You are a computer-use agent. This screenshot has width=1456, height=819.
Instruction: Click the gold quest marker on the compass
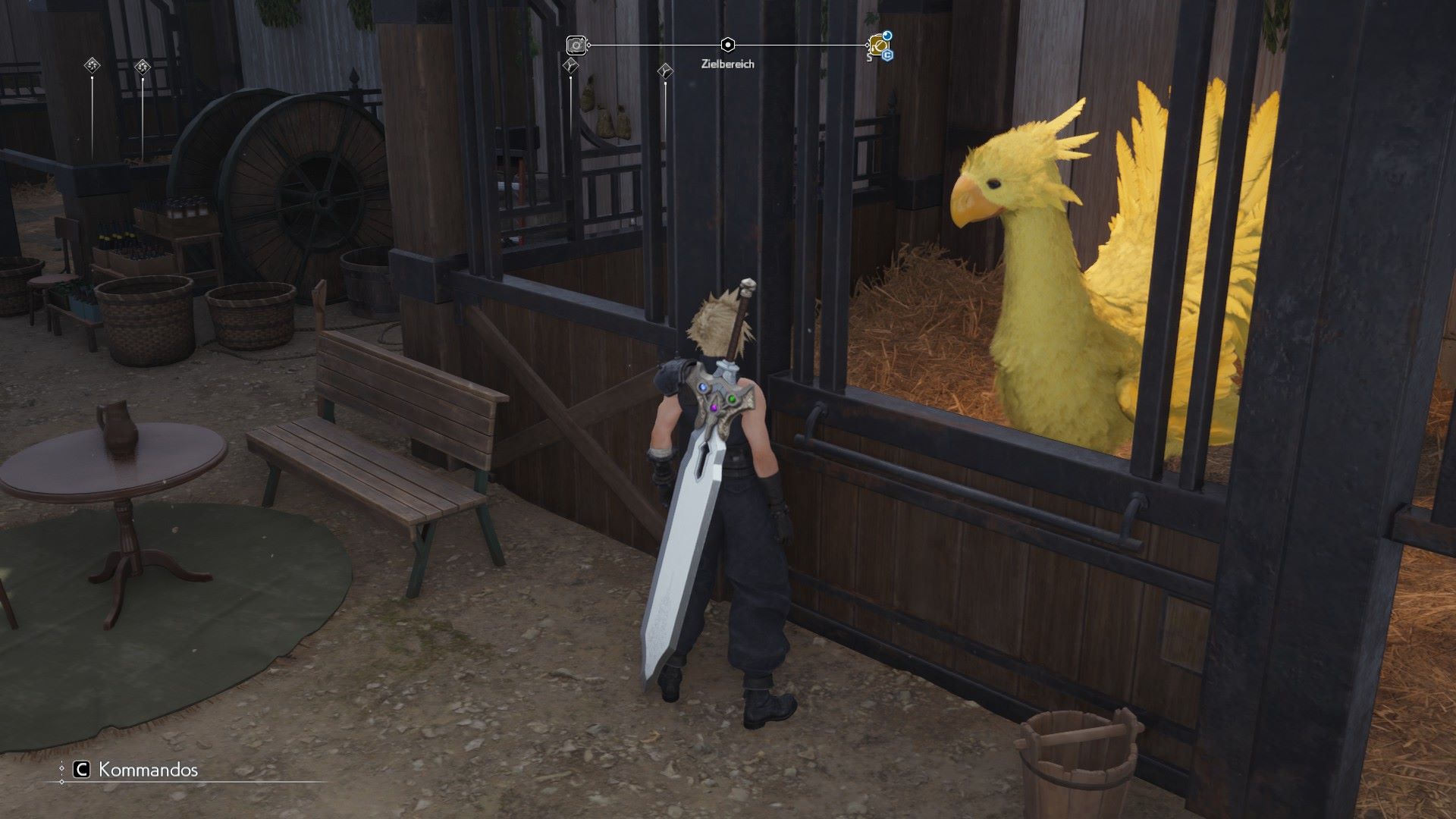point(878,45)
